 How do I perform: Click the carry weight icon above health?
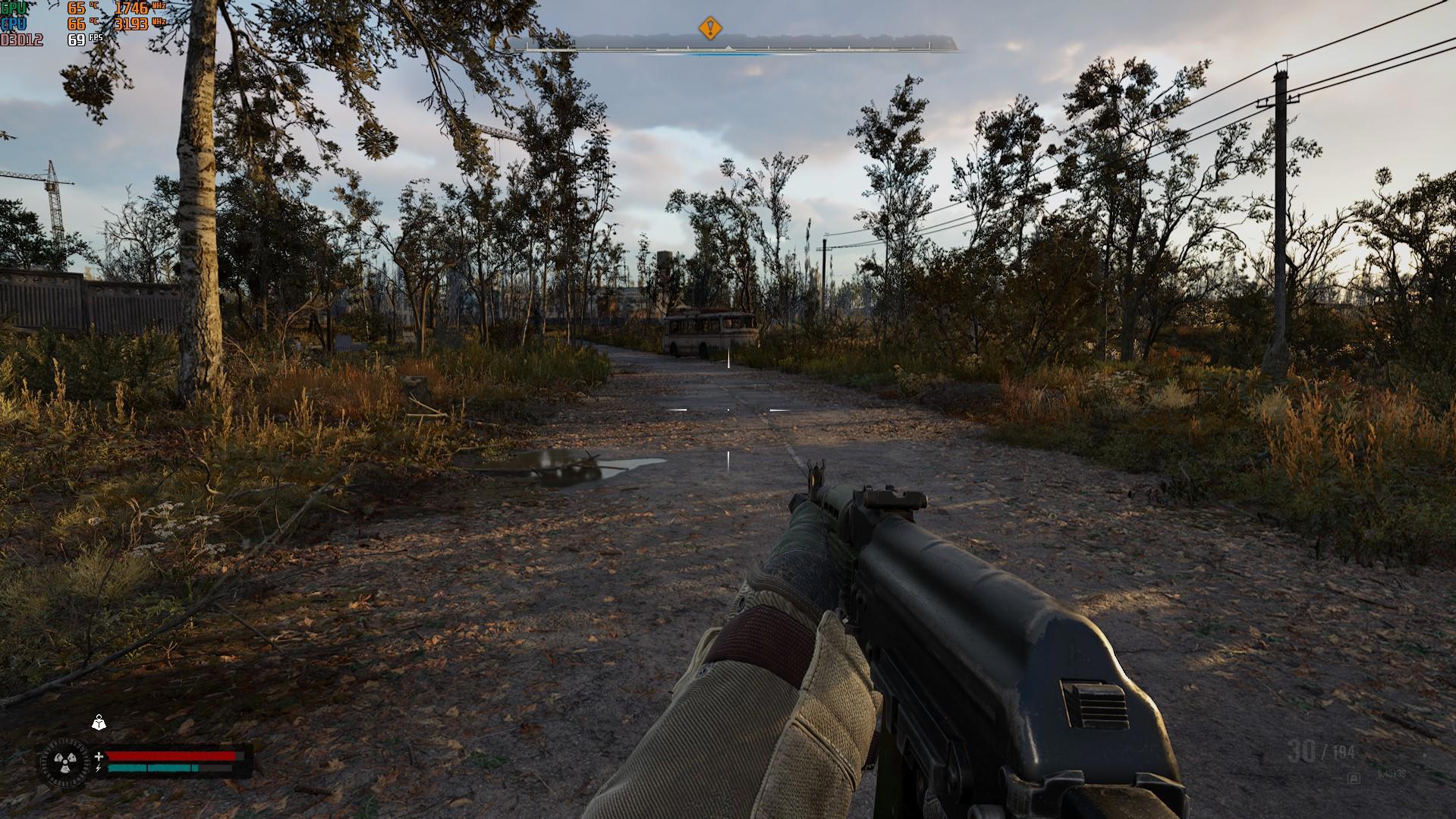99,723
